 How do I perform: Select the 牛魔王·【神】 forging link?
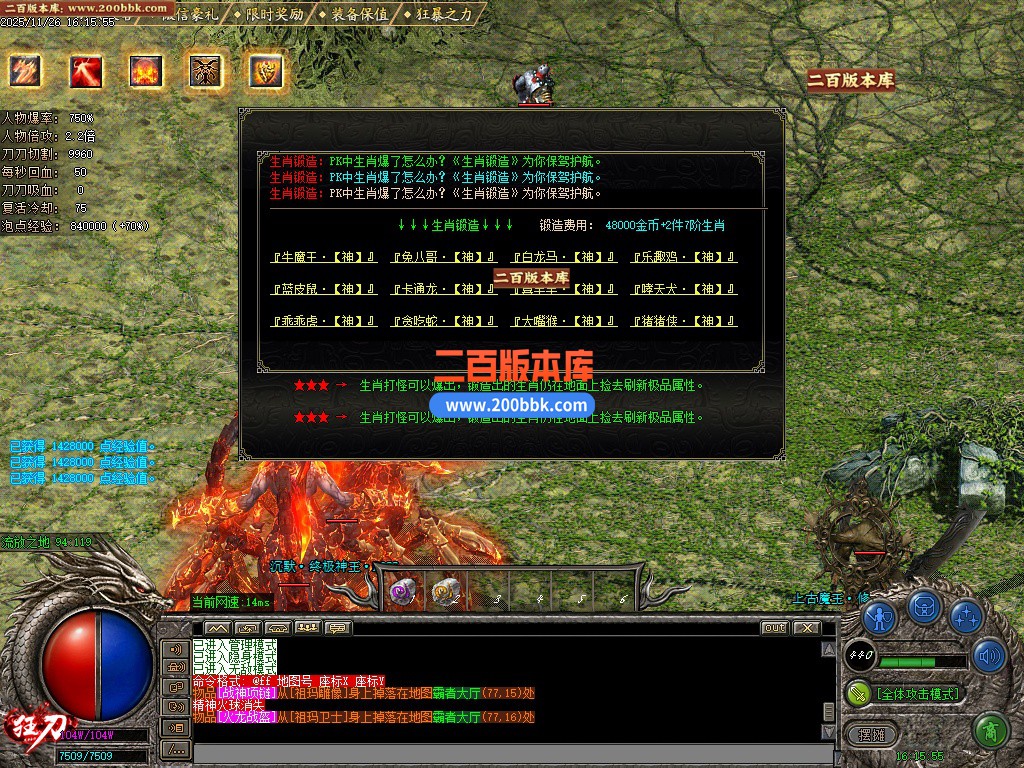coord(324,257)
